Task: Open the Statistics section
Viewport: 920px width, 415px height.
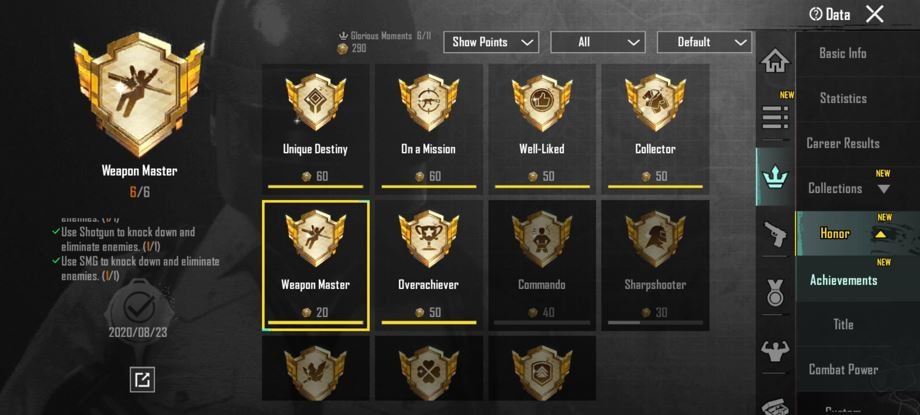Action: (842, 98)
